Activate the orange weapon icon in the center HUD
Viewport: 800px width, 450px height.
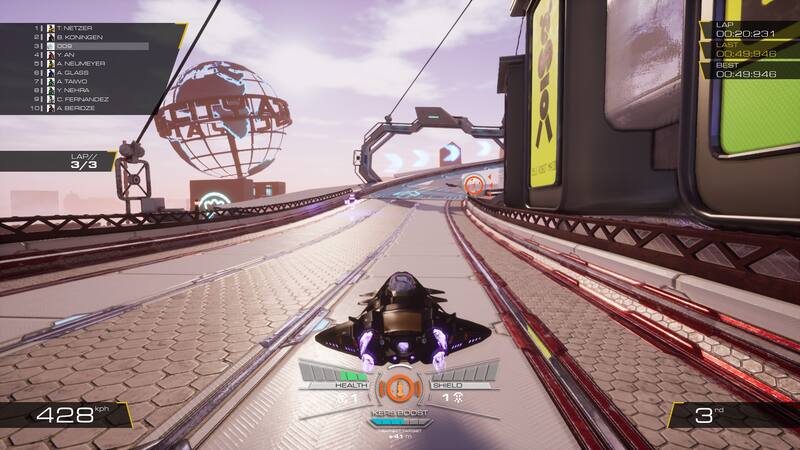point(400,387)
